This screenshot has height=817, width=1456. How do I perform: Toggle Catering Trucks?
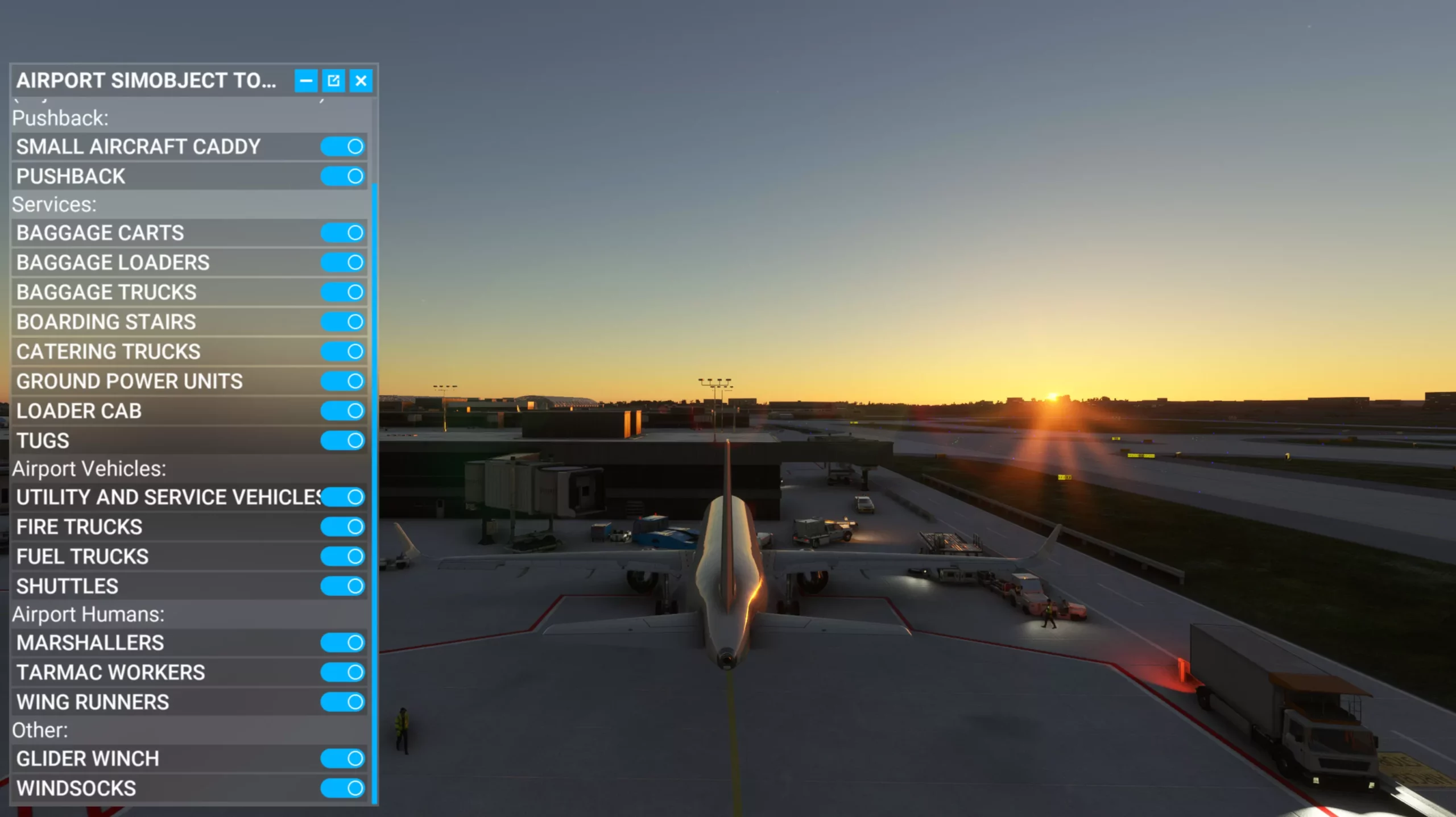point(342,351)
